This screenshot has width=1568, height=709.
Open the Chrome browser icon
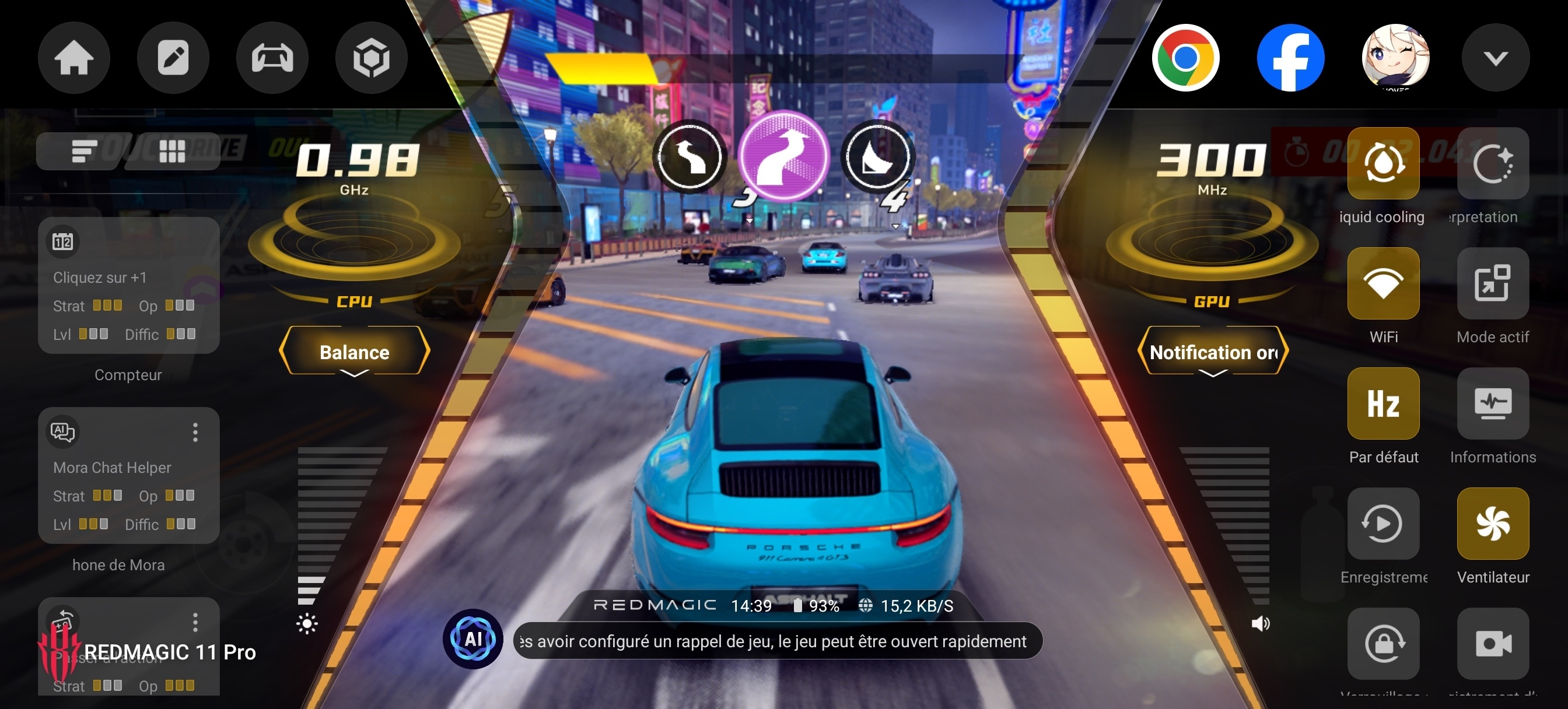[x=1186, y=57]
